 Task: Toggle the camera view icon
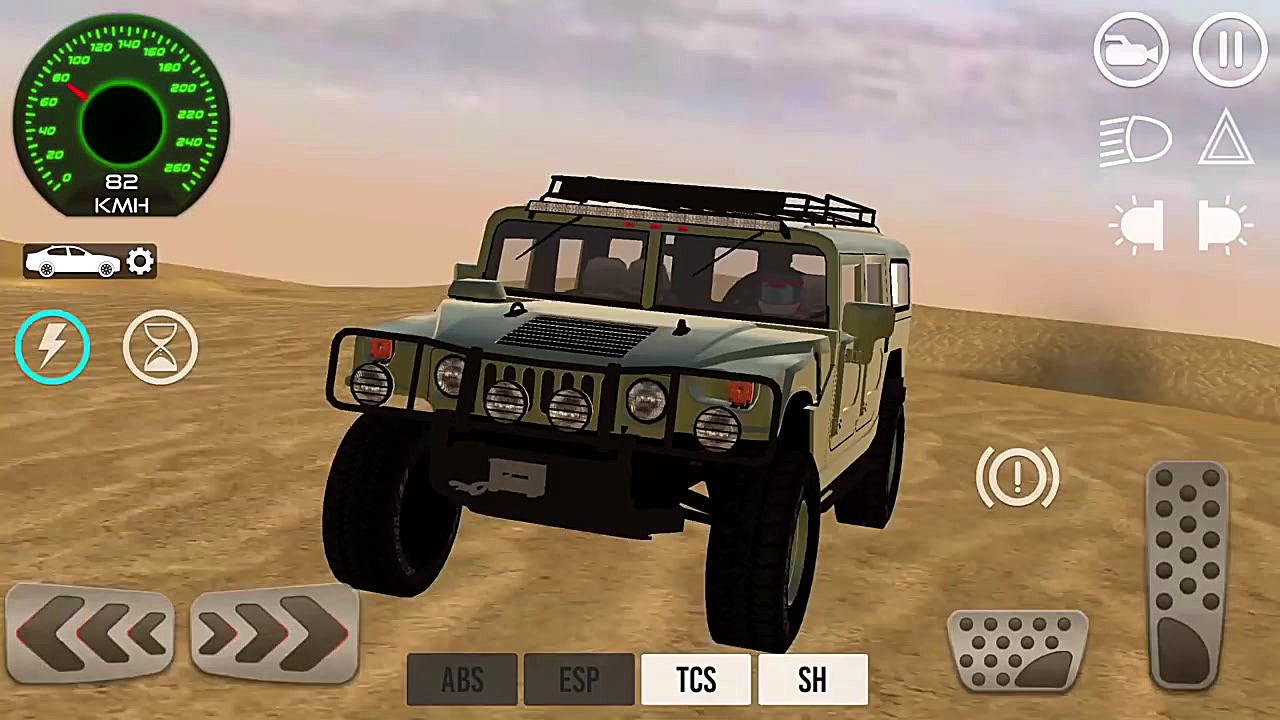pyautogui.click(x=1131, y=50)
